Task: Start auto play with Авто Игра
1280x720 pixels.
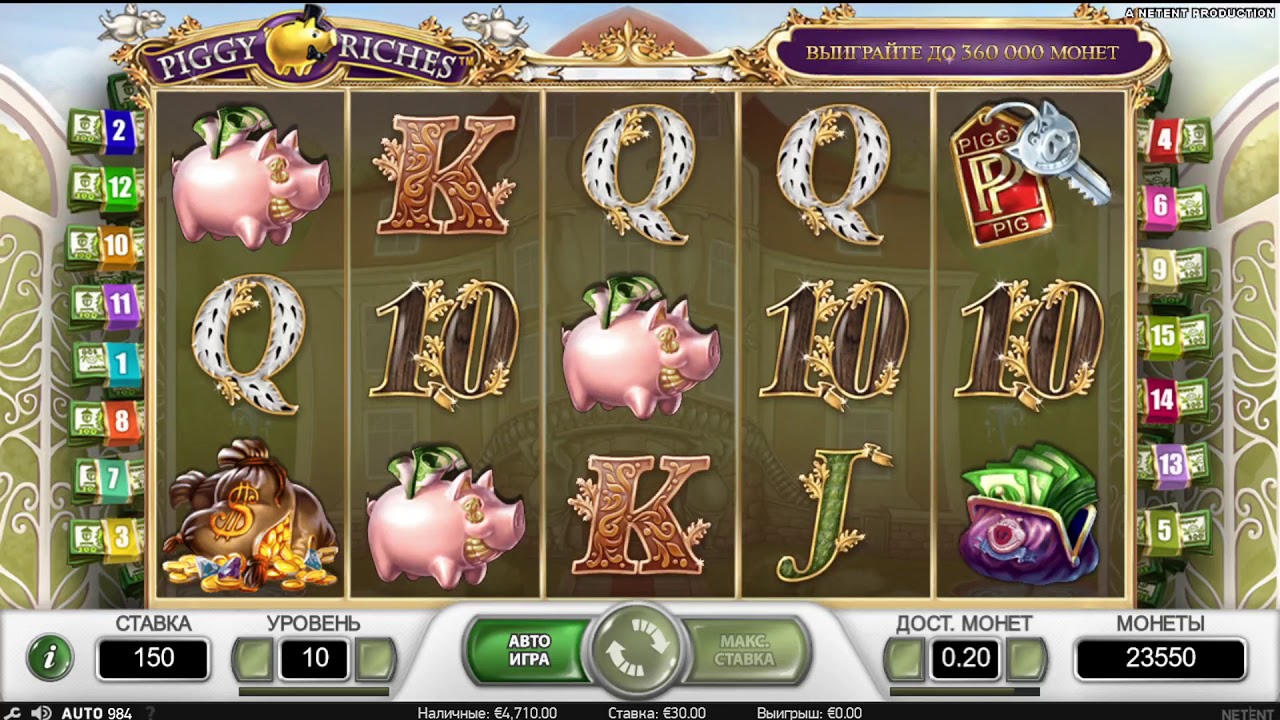Action: pos(529,651)
